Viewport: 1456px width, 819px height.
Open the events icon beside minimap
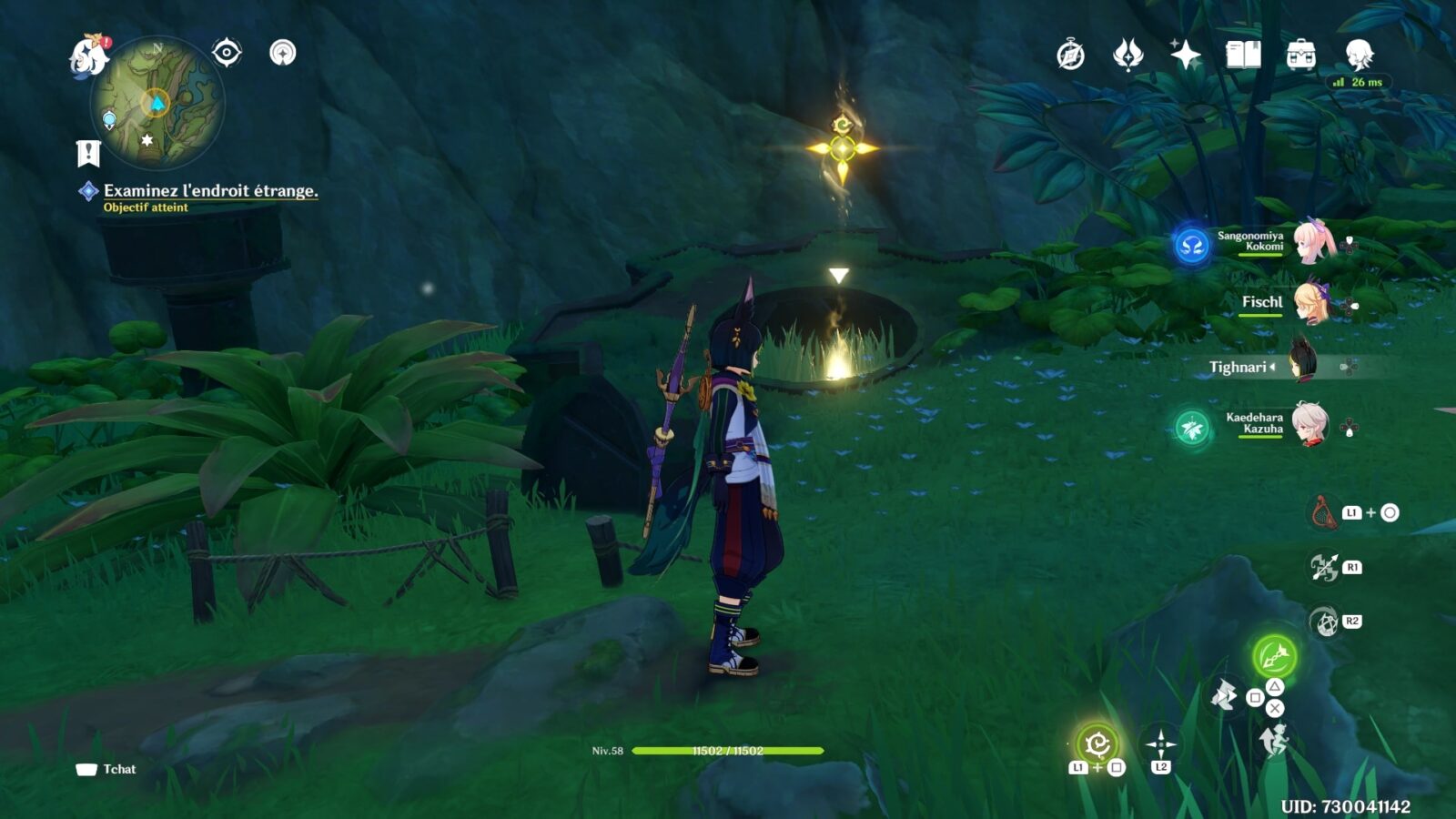283,53
